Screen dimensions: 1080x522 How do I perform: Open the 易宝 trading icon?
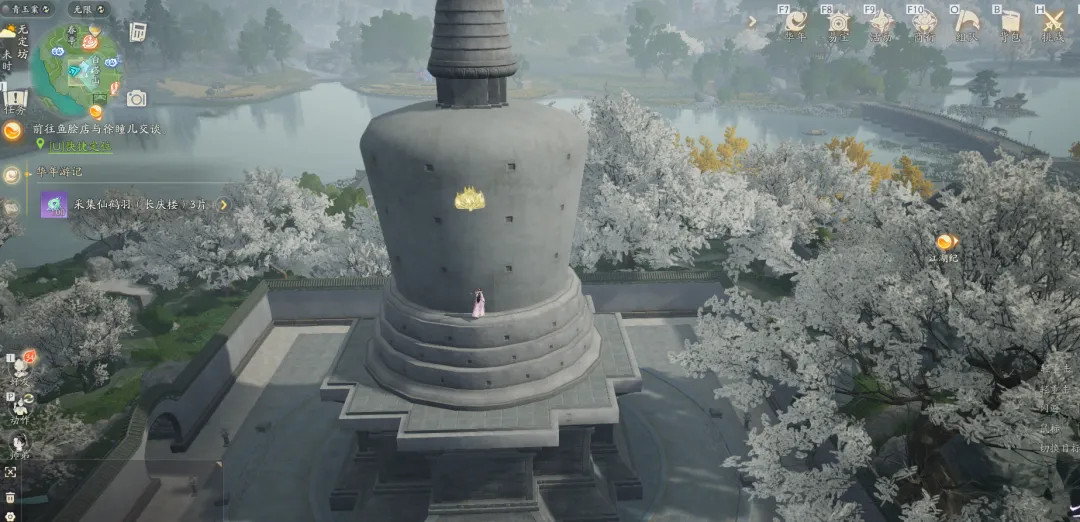tap(838, 22)
